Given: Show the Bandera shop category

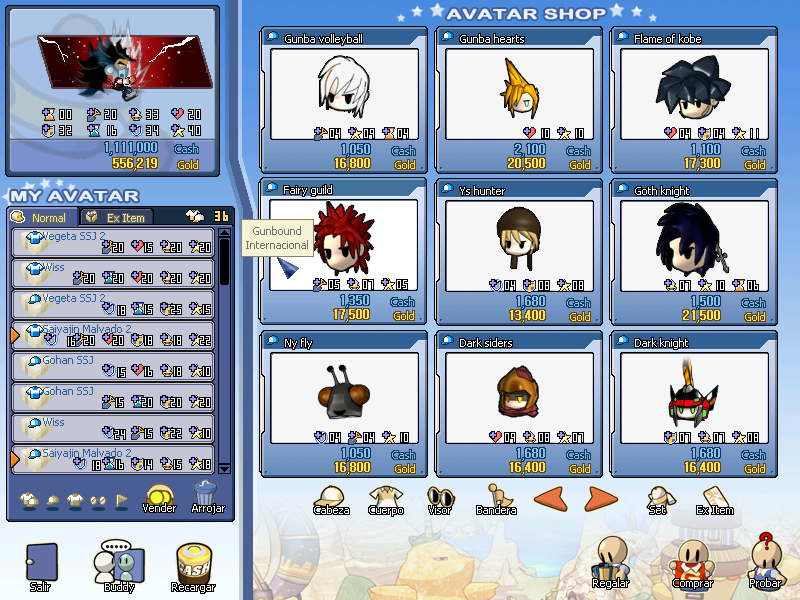Looking at the screenshot, I should coord(496,499).
